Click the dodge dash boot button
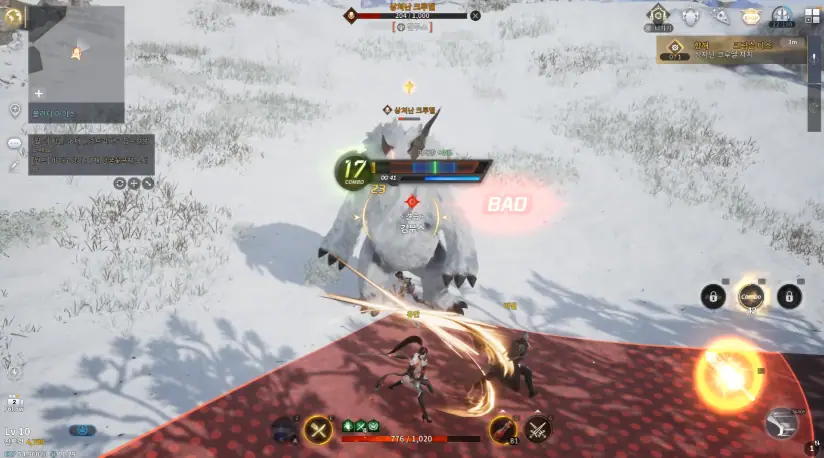The image size is (824, 458). click(x=781, y=423)
